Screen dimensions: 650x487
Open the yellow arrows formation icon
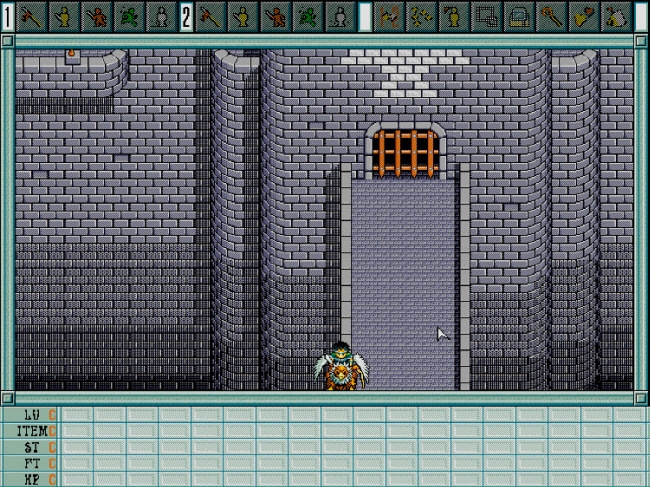422,15
